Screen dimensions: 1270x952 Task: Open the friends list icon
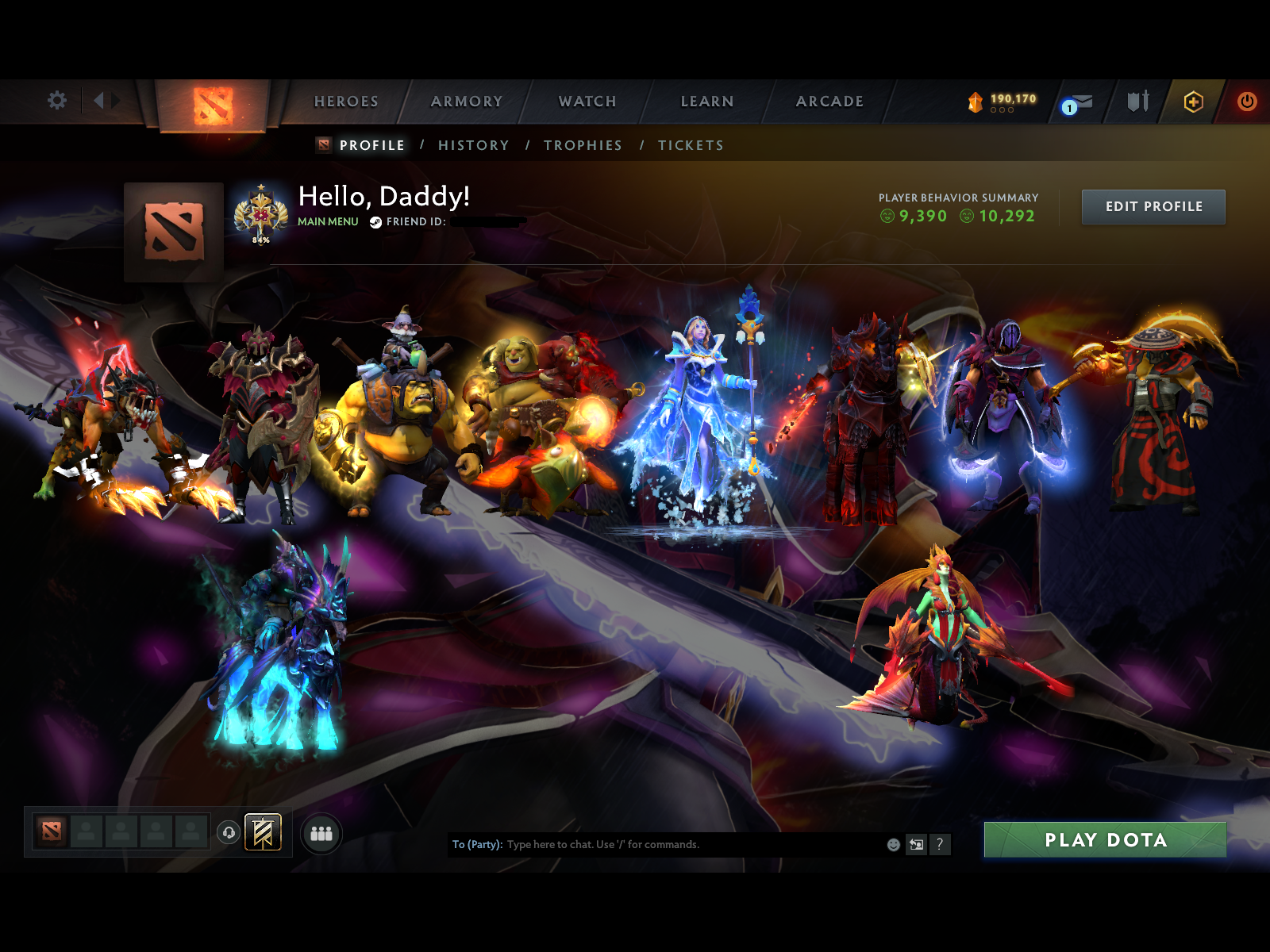321,835
